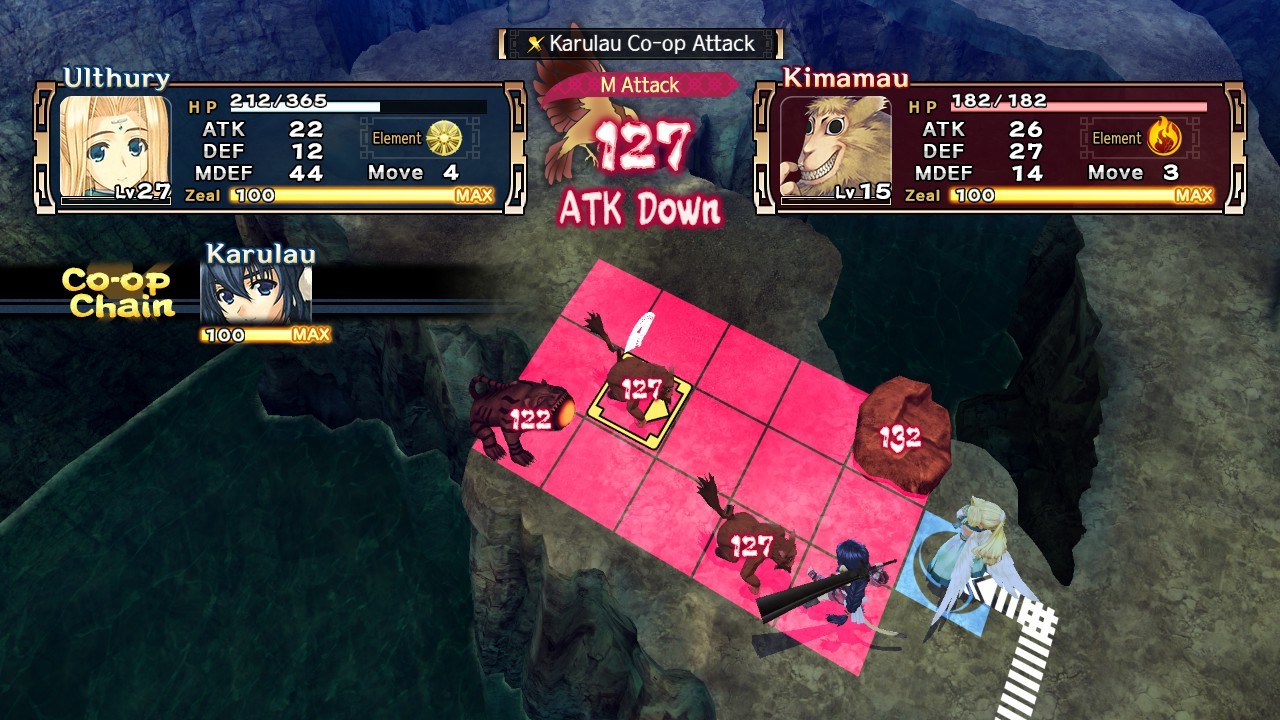
Task: Toggle the MAX marker on Karulau's Co-op gauge
Action: [312, 335]
